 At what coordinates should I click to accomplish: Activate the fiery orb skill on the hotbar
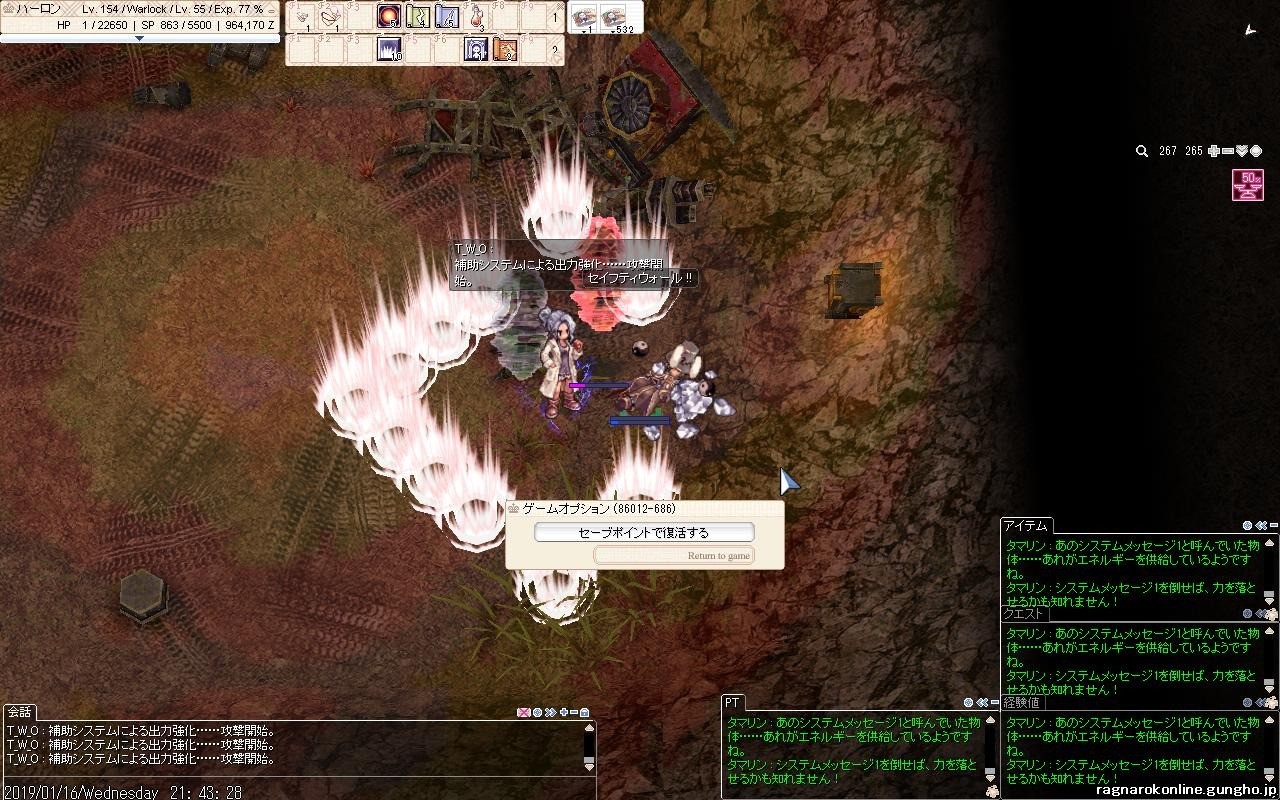389,16
